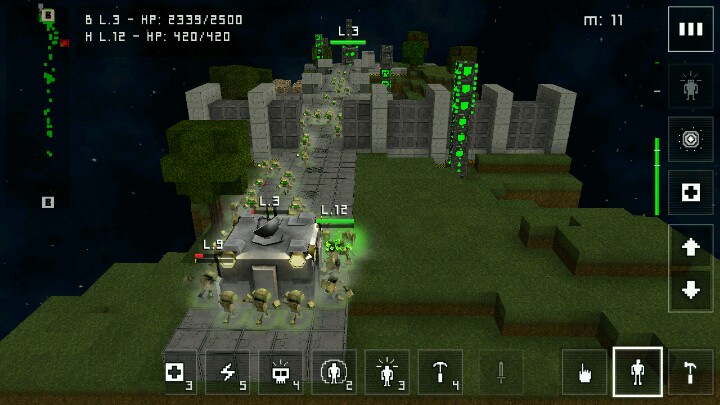Screen dimensions: 720x405
Task: Click the up arrow button
Action: tap(690, 248)
